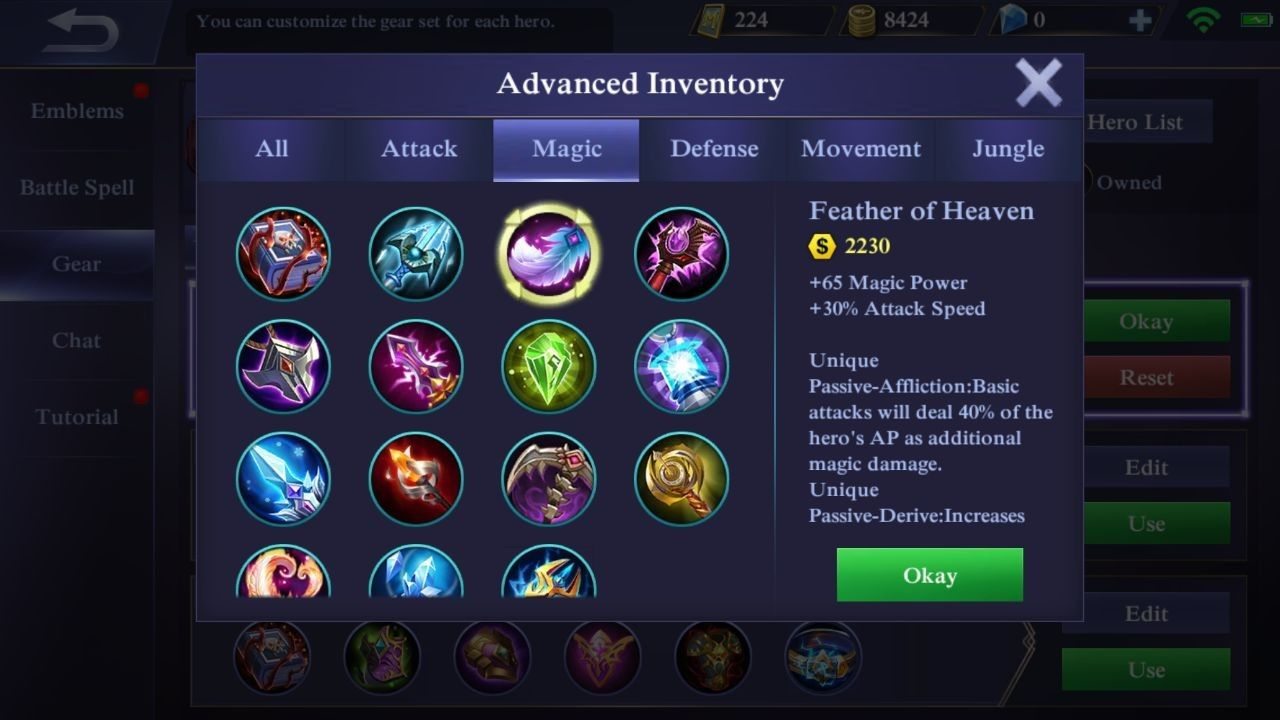Open the Battle Spell menu
The width and height of the screenshot is (1280, 720).
pos(77,188)
